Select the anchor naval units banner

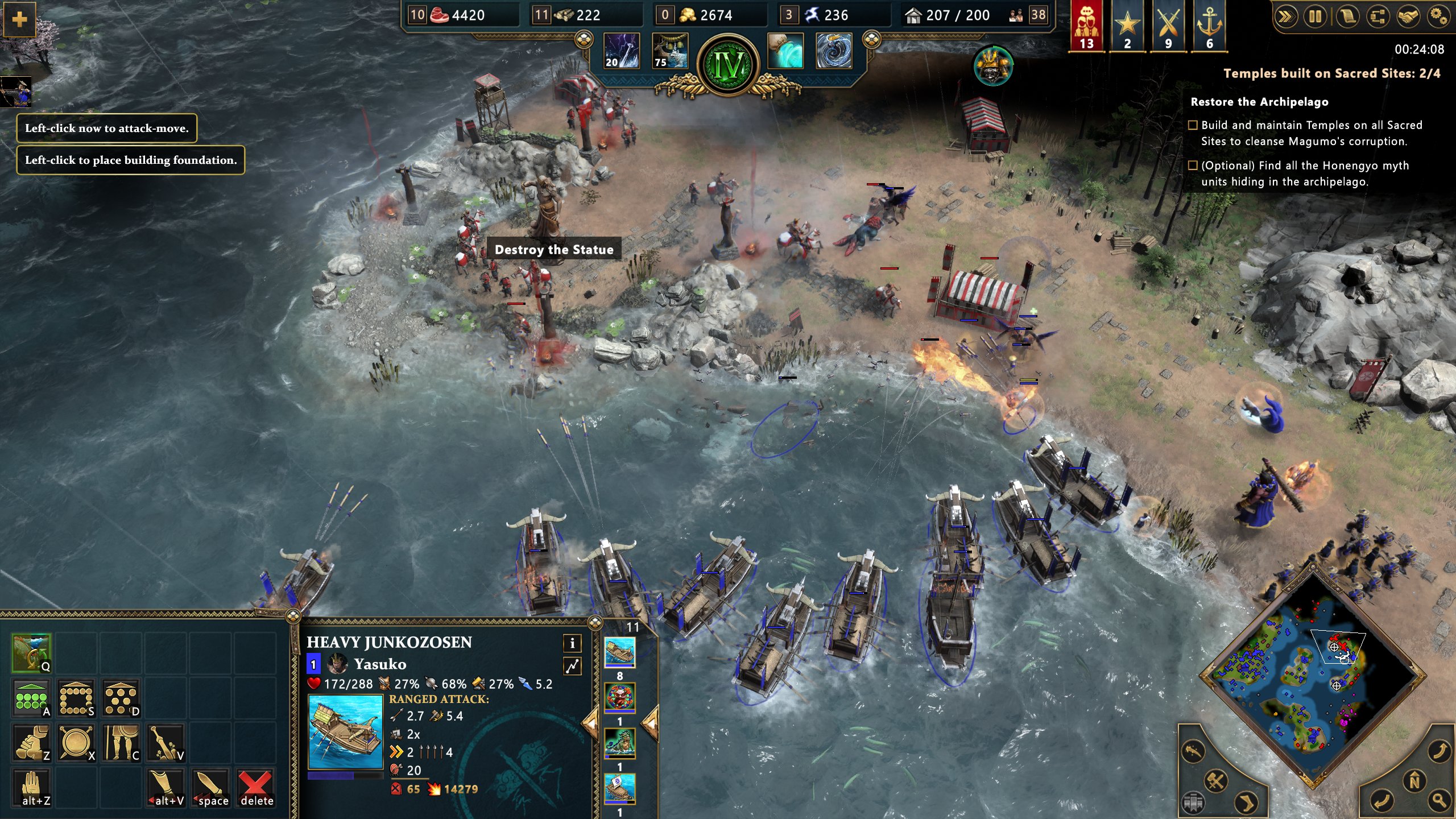[x=1209, y=26]
